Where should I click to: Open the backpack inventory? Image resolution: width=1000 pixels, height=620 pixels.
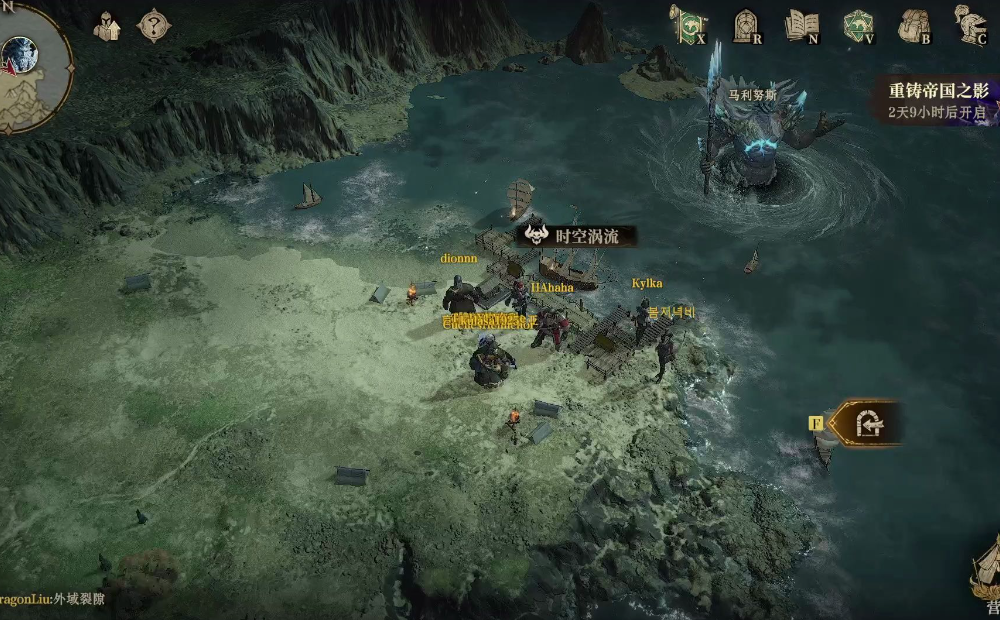tap(914, 25)
